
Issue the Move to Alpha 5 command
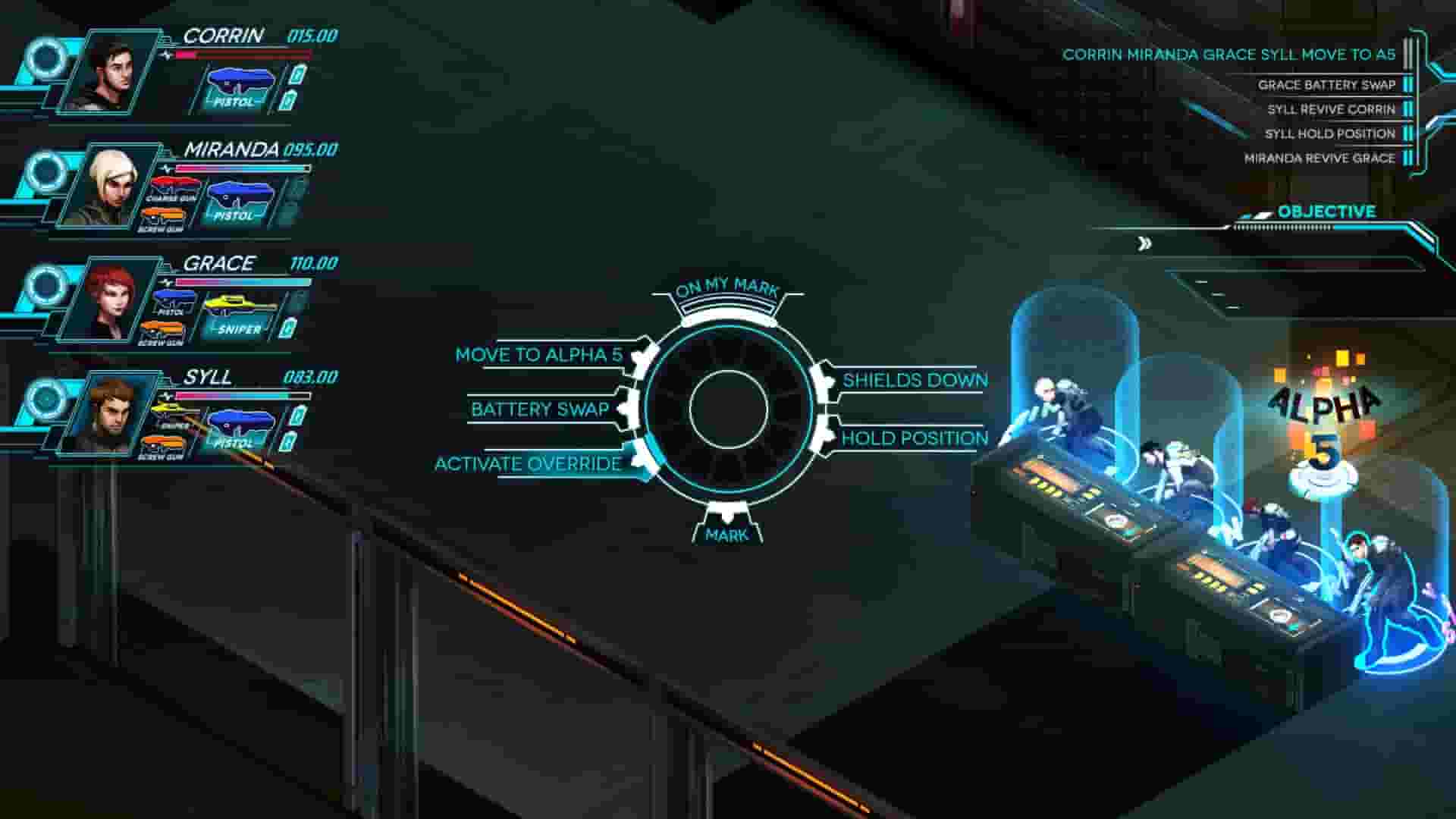coord(540,353)
